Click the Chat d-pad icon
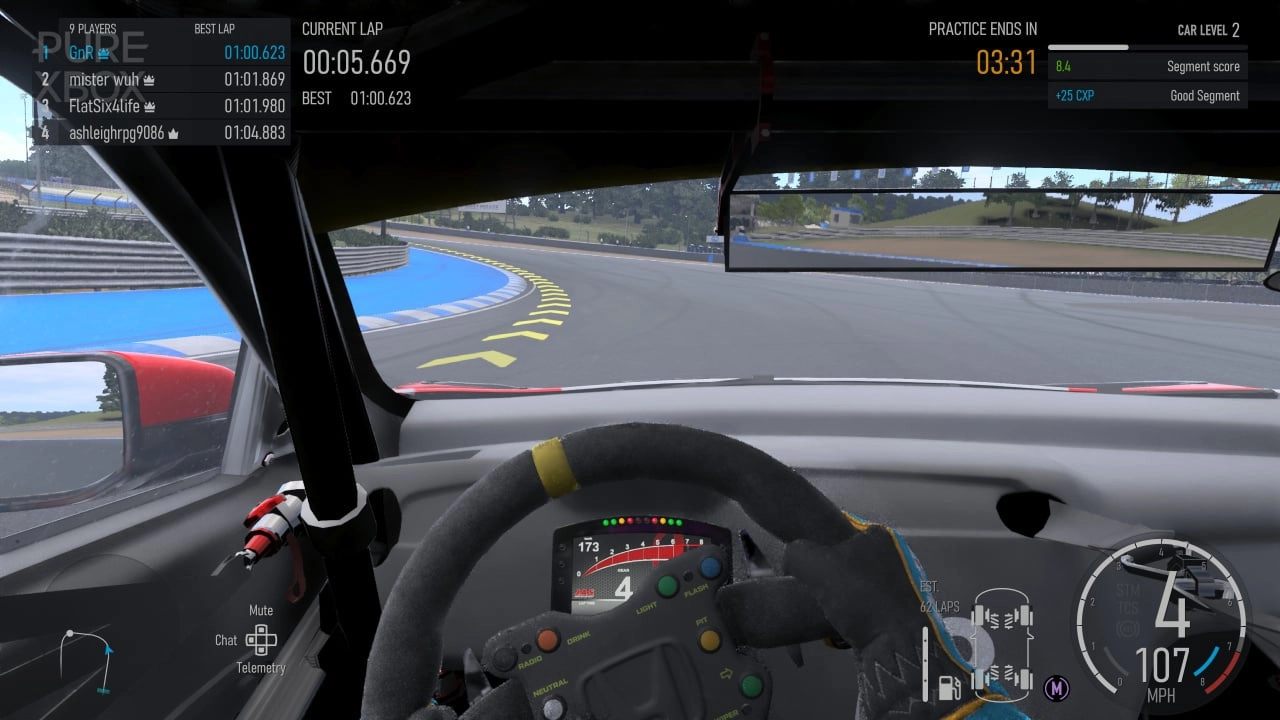 tap(261, 640)
